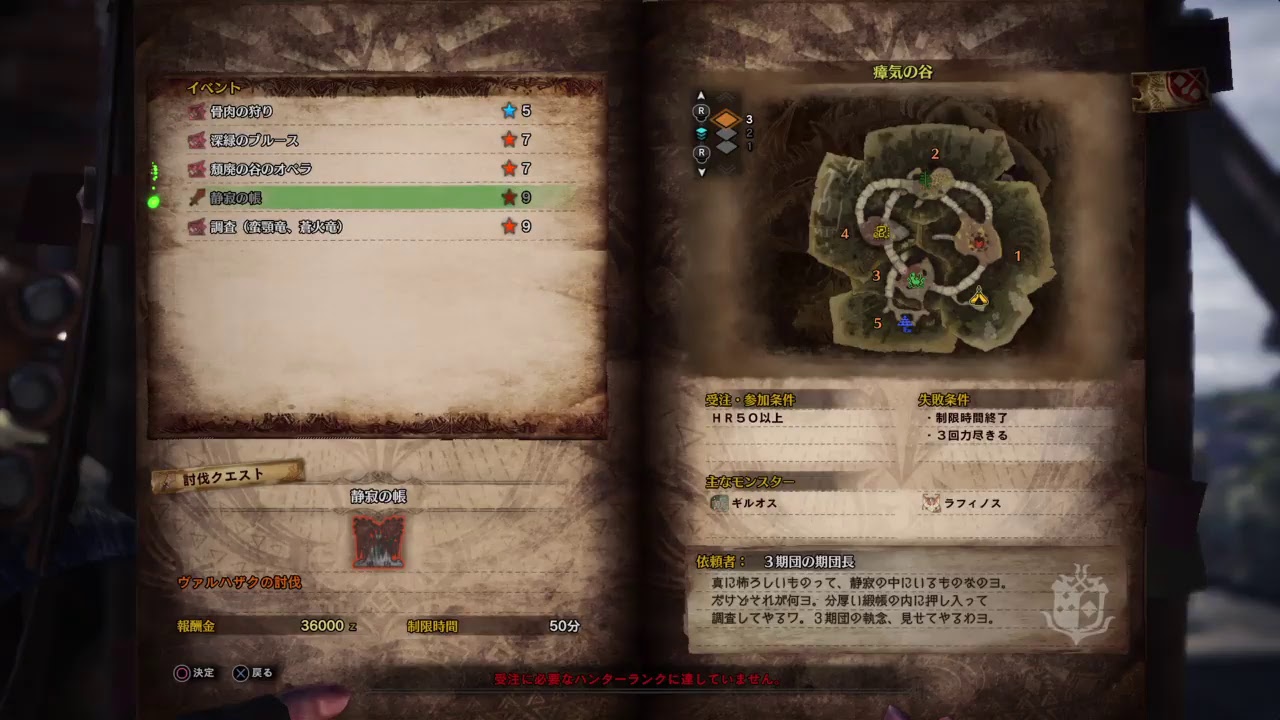Click the green monster icon in area 3
Viewport: 1280px width, 720px height.
click(917, 280)
